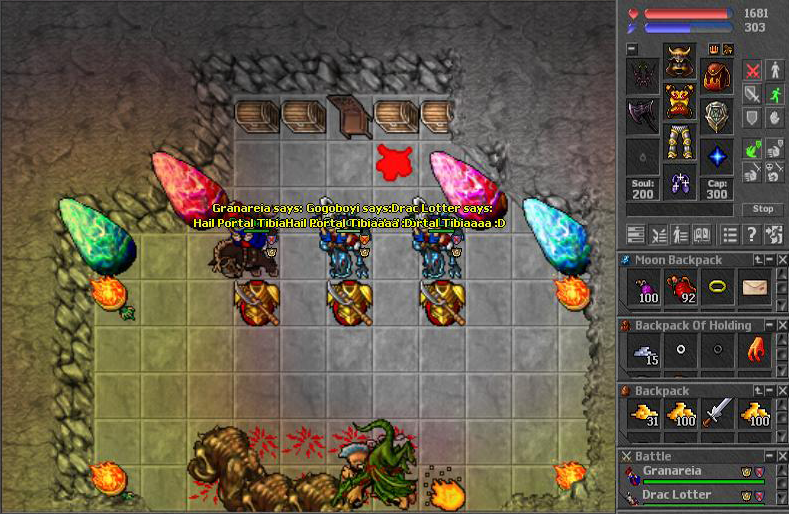This screenshot has width=789, height=514.
Task: Click the Stop button
Action: click(763, 209)
